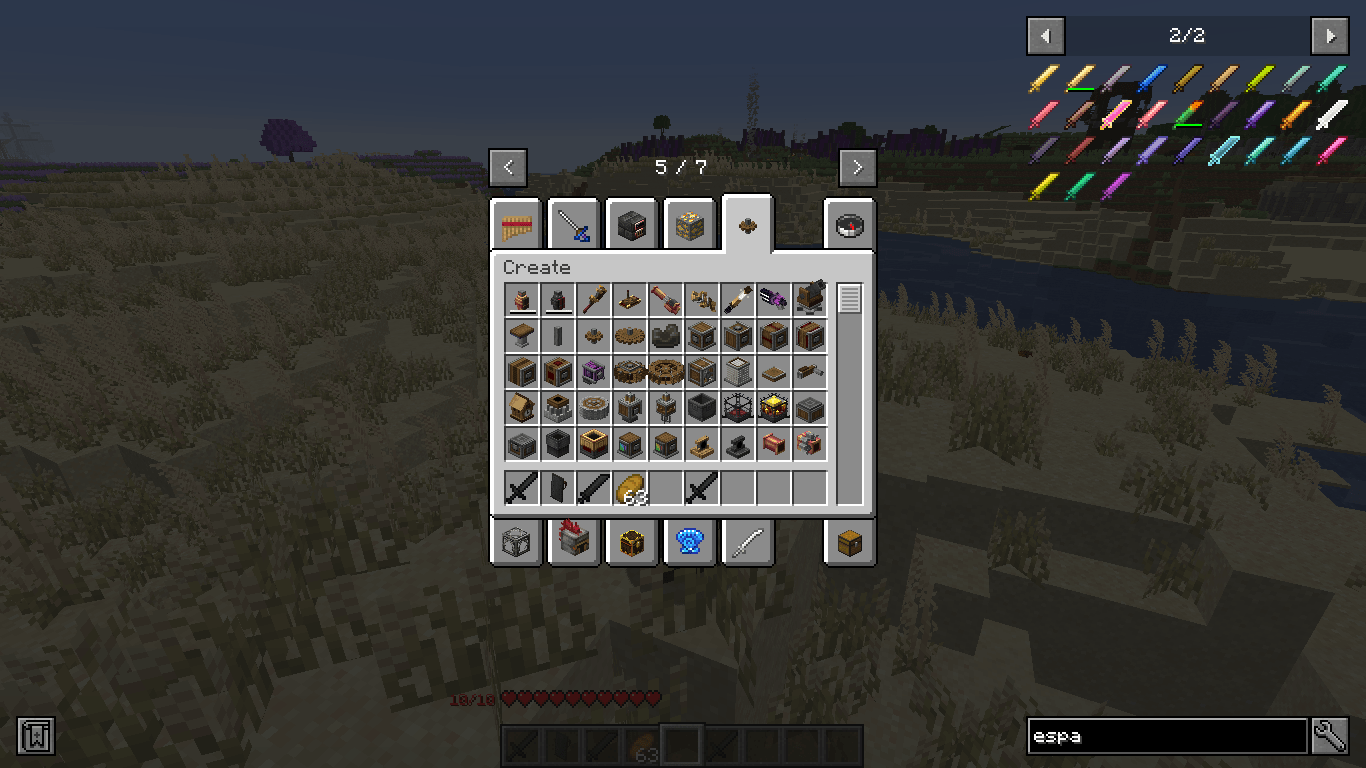Grab the cuckoo clock item
This screenshot has height=768, width=1366.
pyautogui.click(x=520, y=408)
